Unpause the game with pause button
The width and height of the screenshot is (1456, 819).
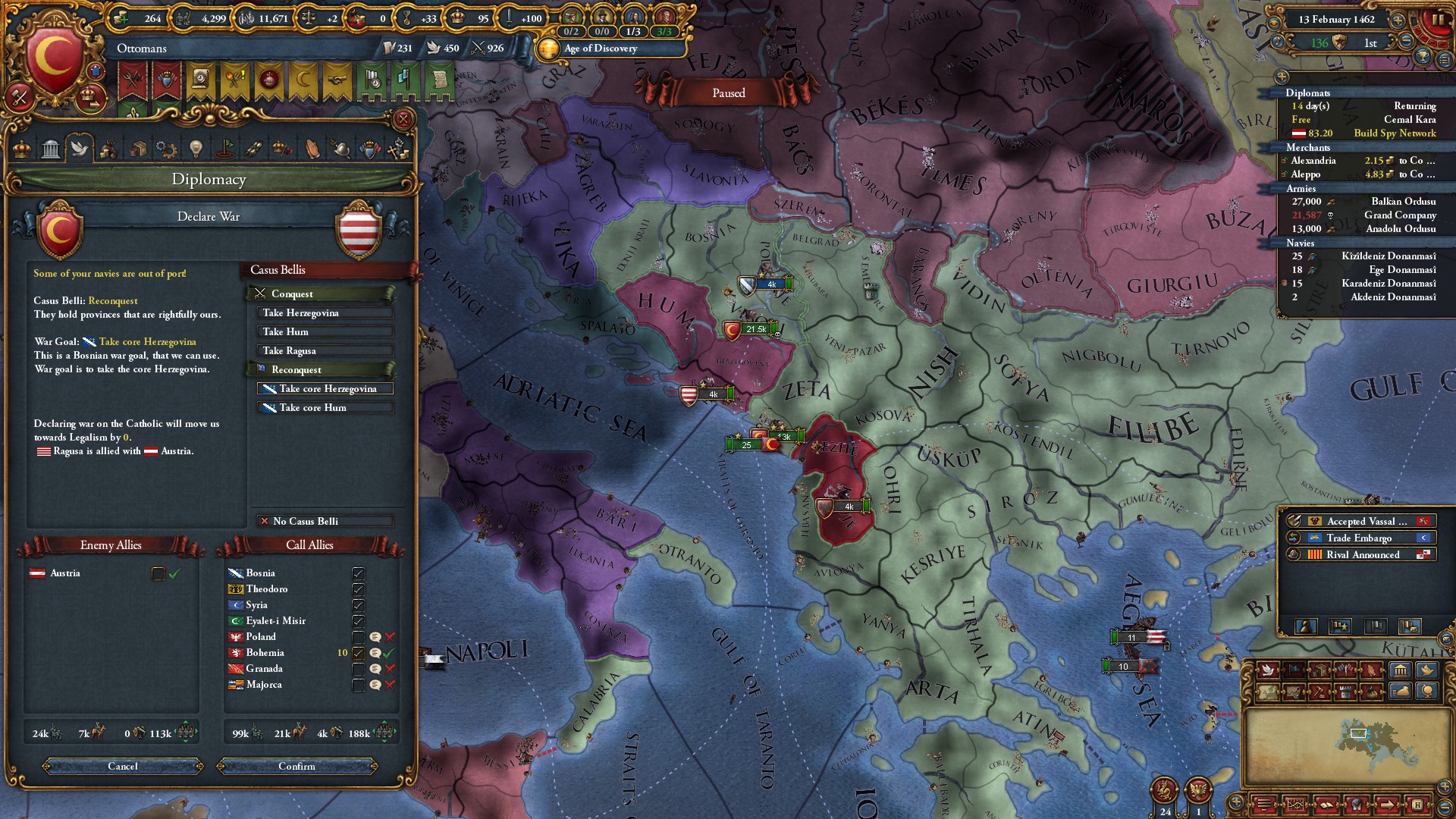(1438, 20)
